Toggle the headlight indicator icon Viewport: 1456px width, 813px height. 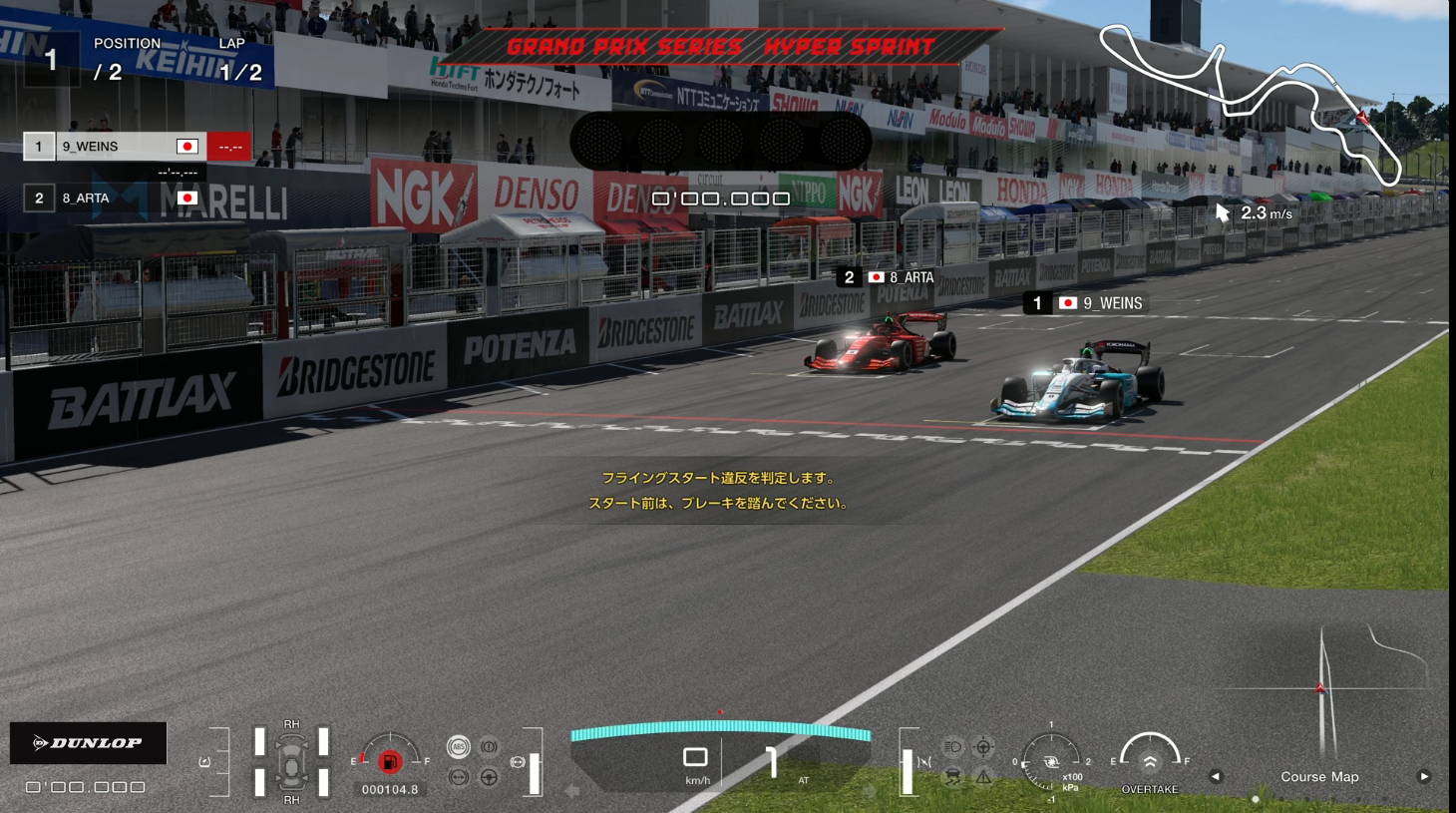click(952, 746)
